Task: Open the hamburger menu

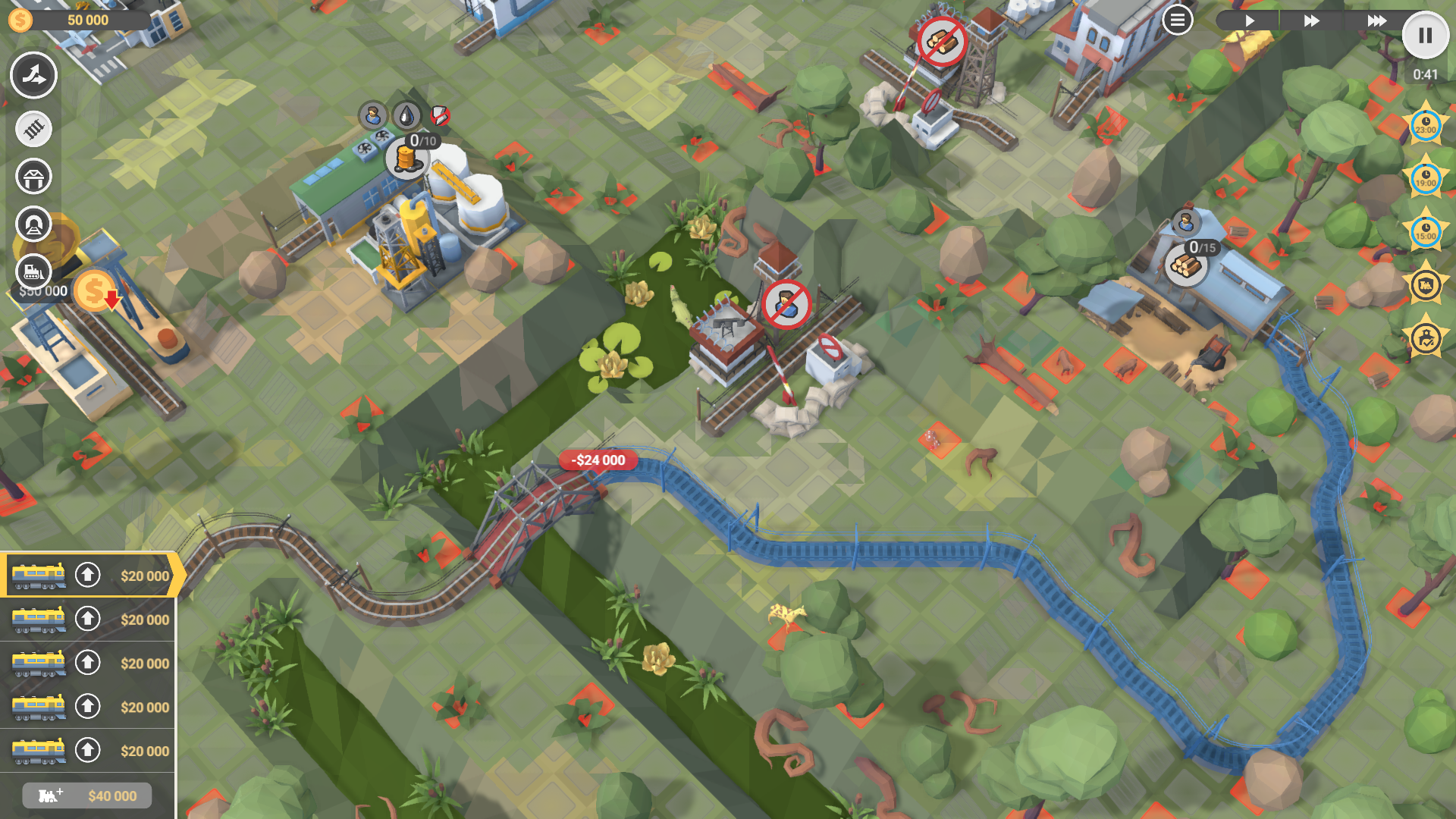Action: pos(1177,20)
